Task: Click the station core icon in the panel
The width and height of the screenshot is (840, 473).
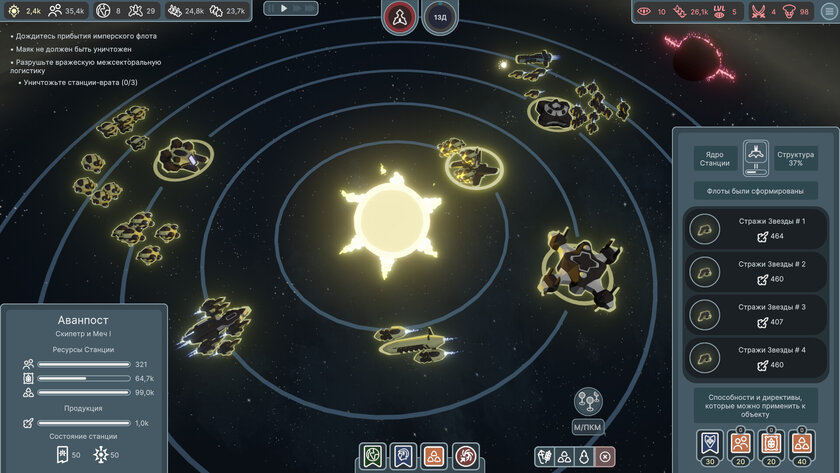Action: point(756,155)
